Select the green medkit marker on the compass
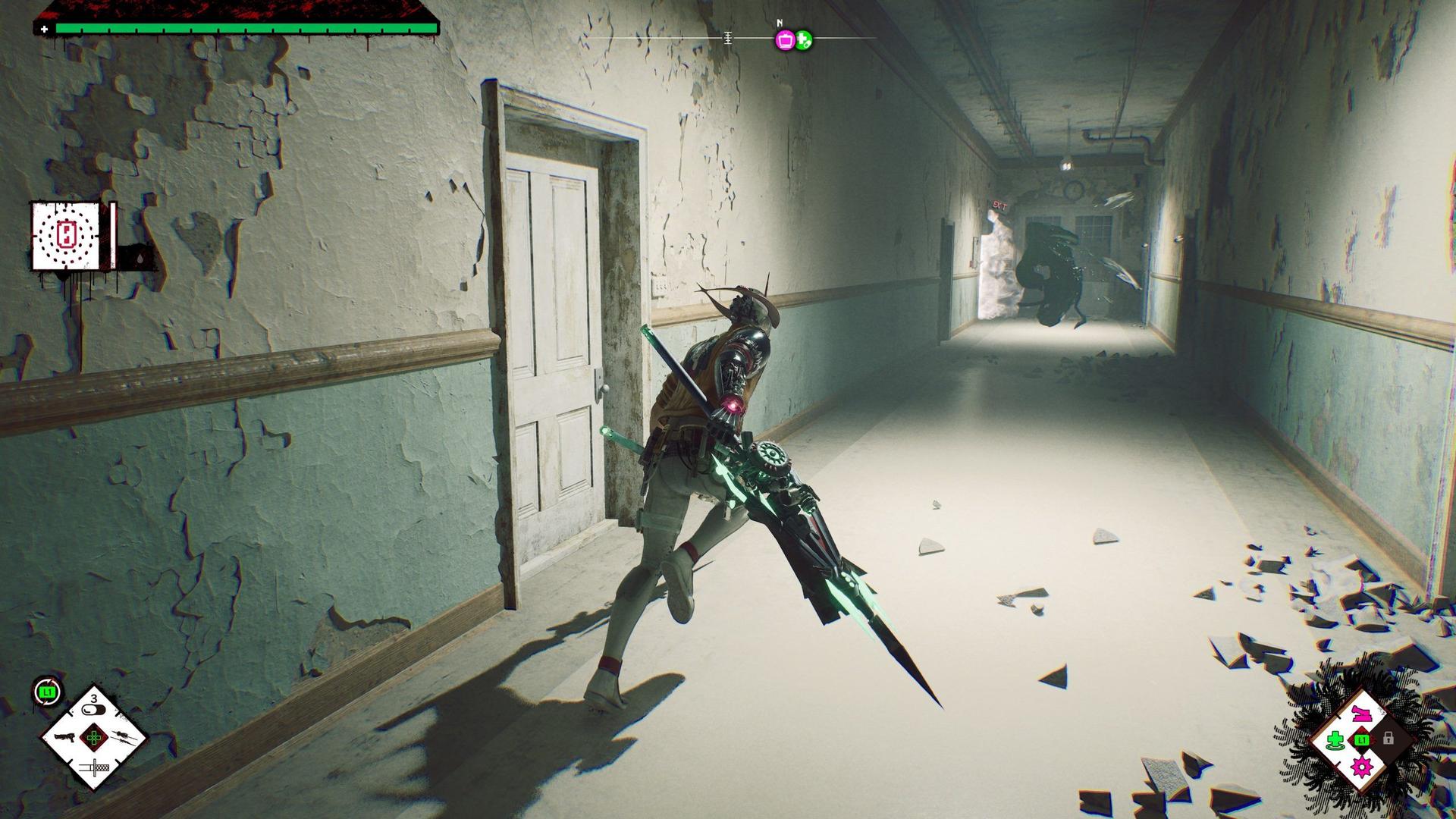 click(804, 39)
